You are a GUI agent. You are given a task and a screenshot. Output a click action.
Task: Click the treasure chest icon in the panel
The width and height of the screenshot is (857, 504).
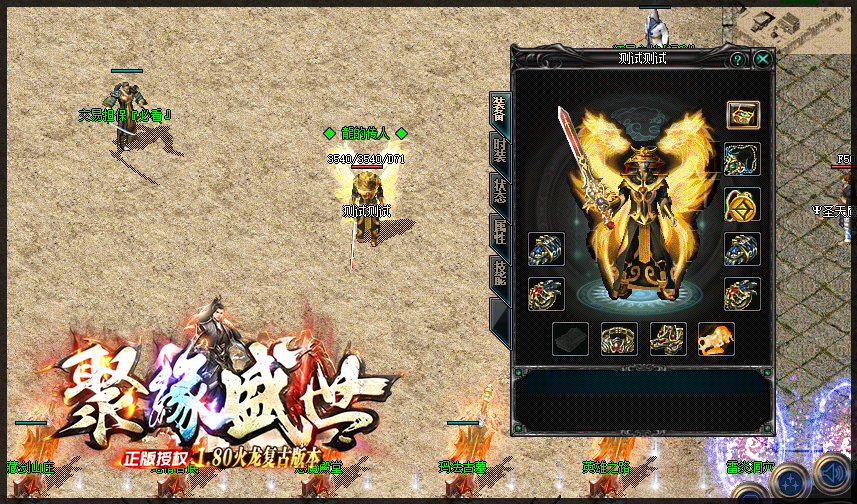pos(742,114)
